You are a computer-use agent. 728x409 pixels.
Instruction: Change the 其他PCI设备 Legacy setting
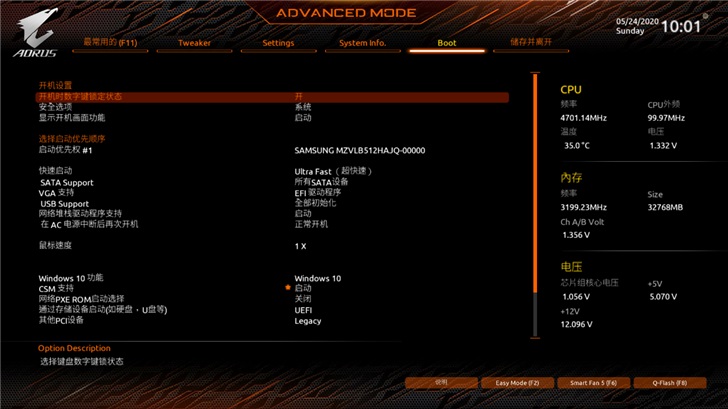[x=308, y=321]
